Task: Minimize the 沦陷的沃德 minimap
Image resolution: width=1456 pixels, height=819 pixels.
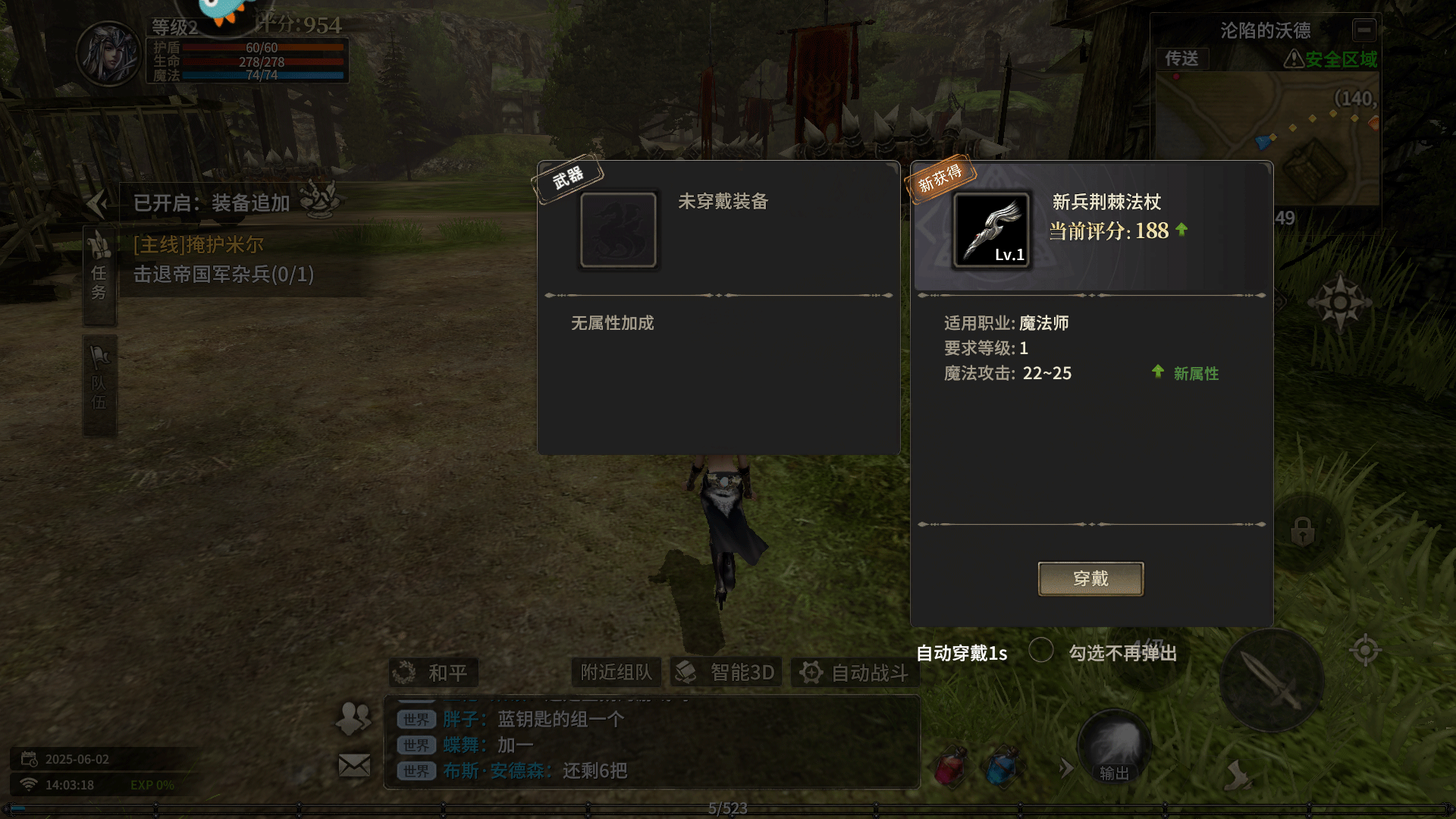Action: (x=1363, y=30)
